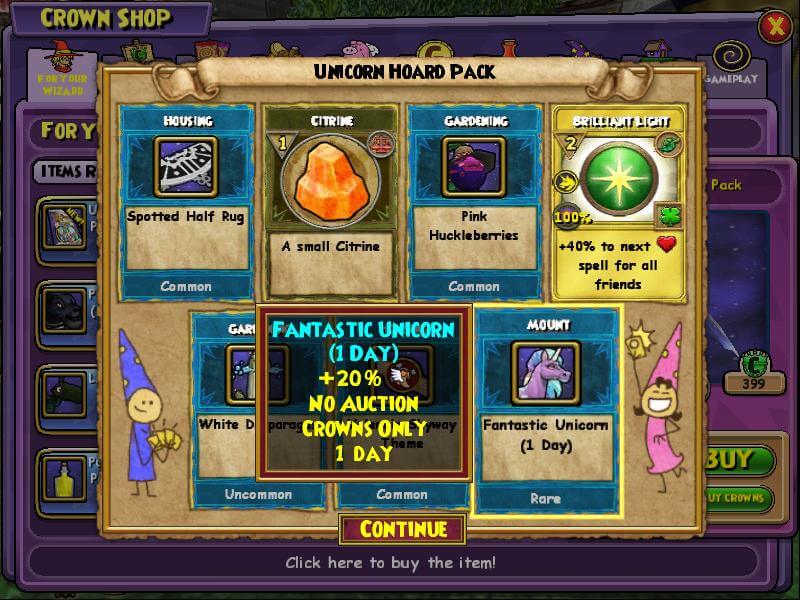Click the Continue button
Image resolution: width=800 pixels, height=600 pixels.
(403, 529)
